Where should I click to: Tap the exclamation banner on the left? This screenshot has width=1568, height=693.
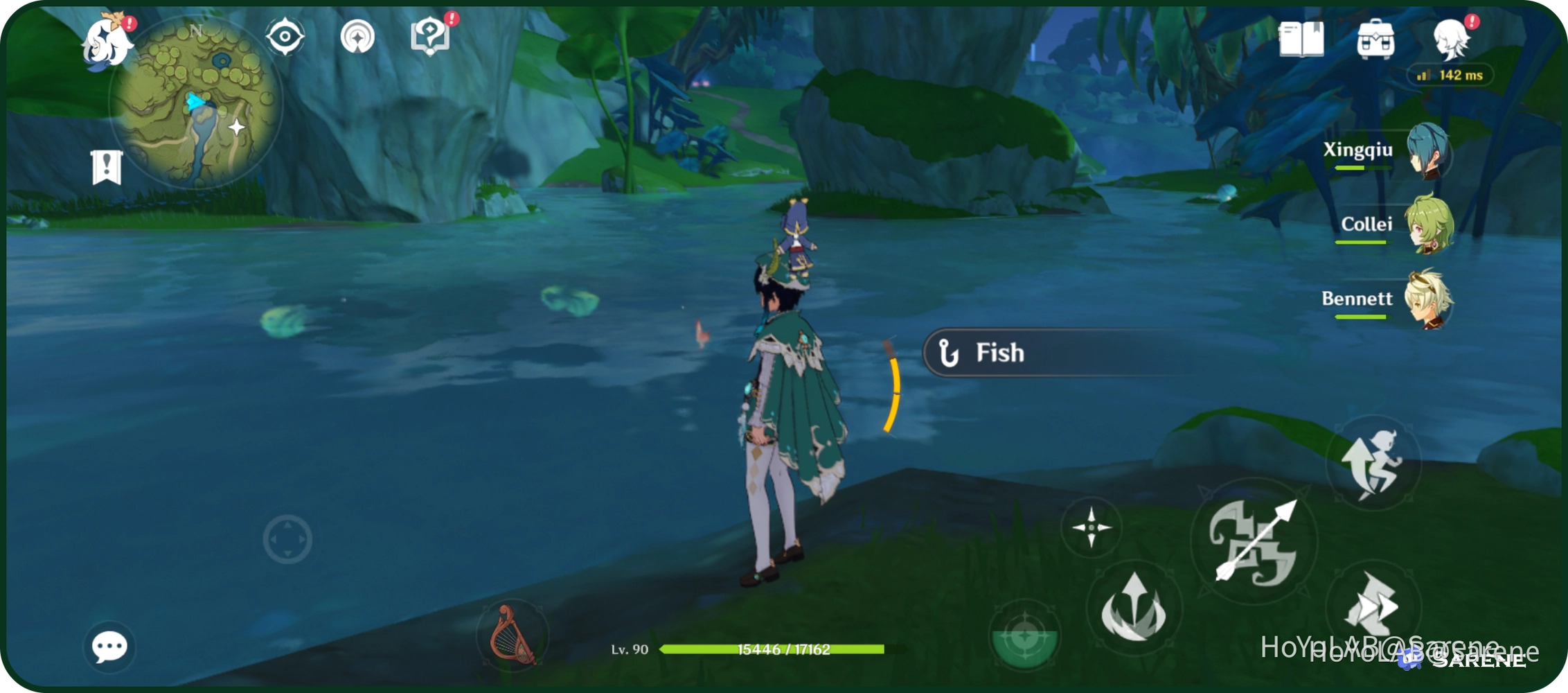(107, 165)
